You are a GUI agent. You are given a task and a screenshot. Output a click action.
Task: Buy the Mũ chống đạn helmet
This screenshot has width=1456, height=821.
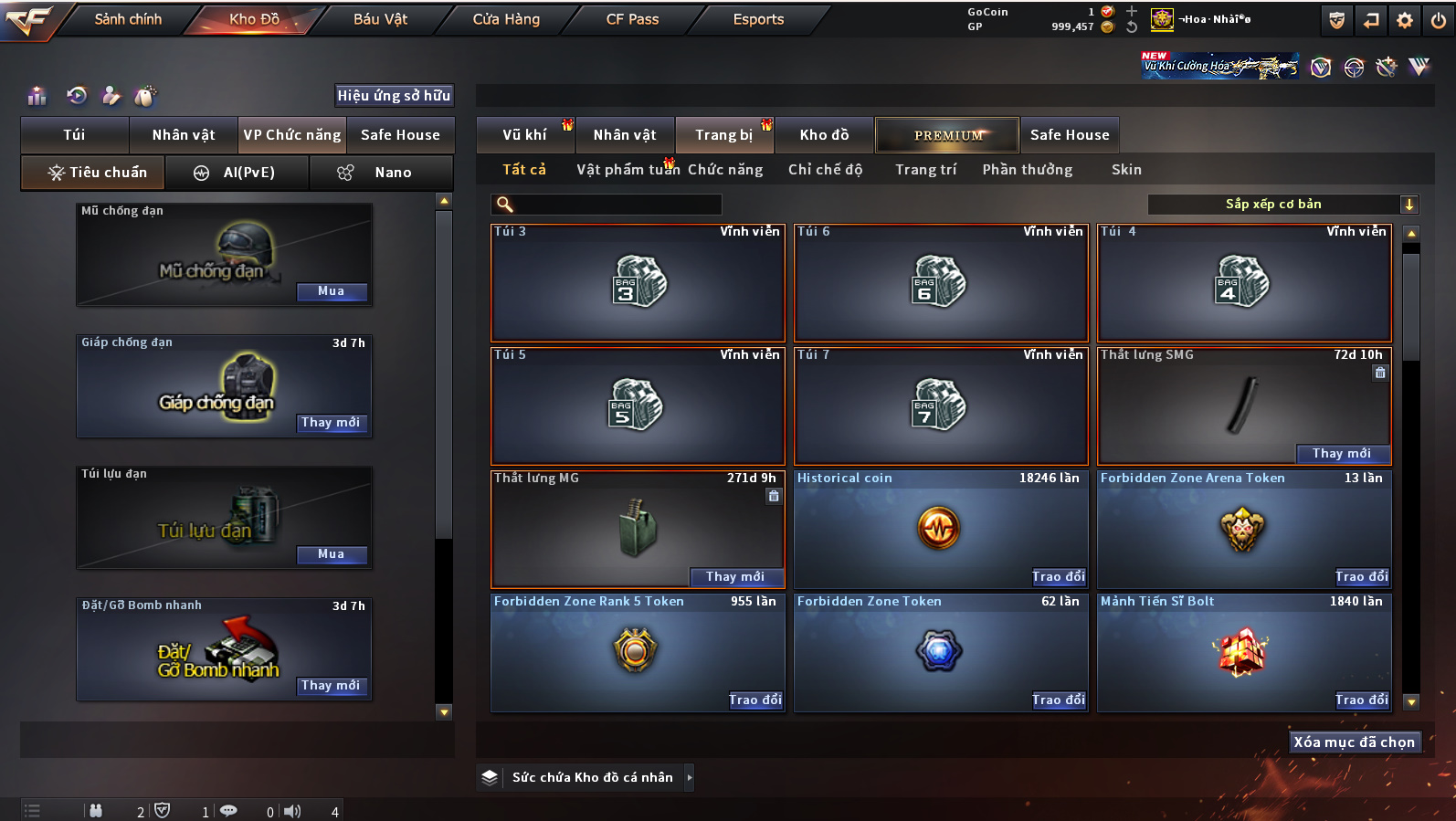point(331,291)
